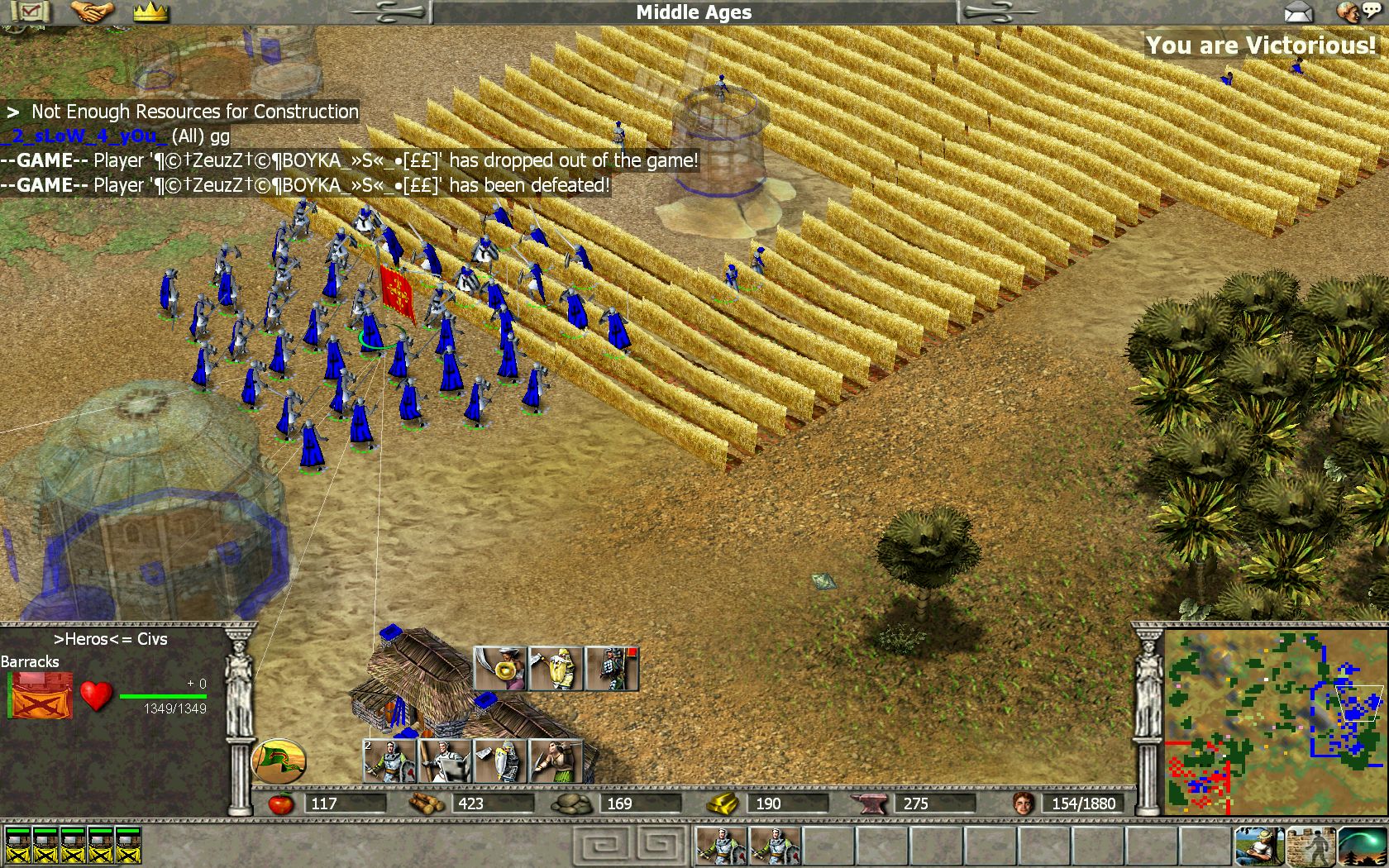
Task: Open the handshake diplomacy screen
Action: point(92,12)
